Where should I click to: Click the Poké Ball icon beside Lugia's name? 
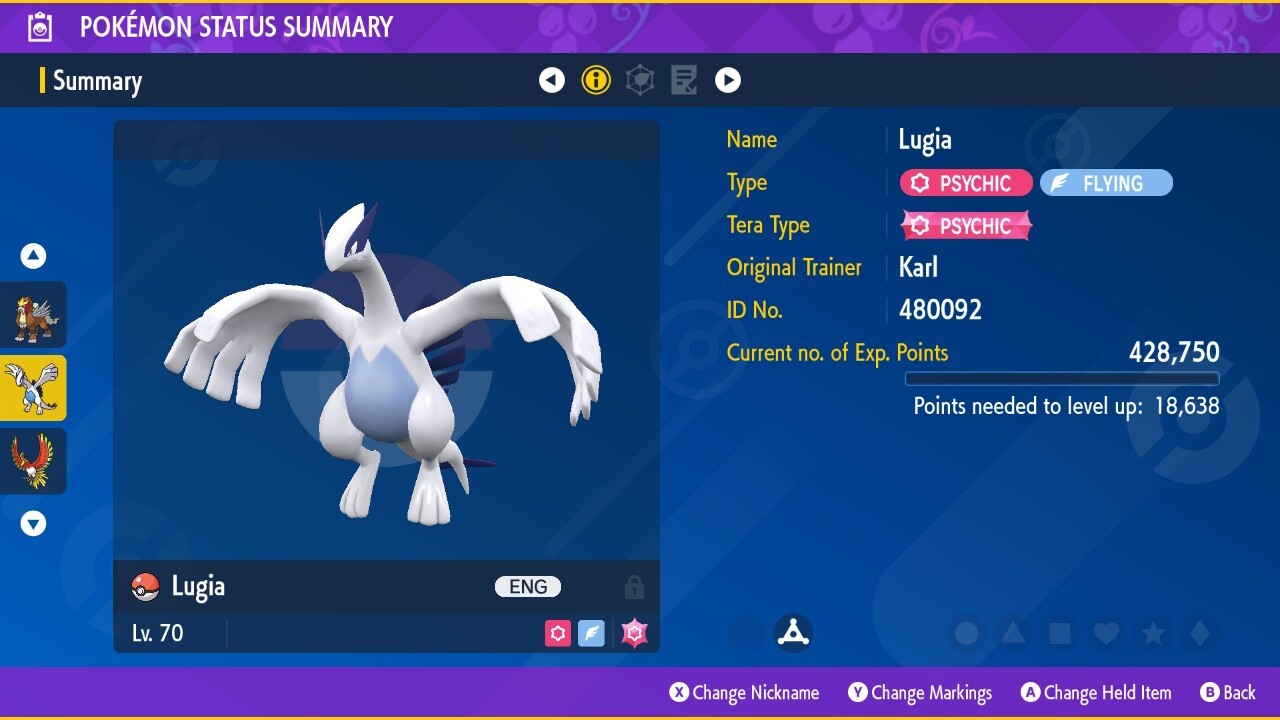(x=143, y=586)
